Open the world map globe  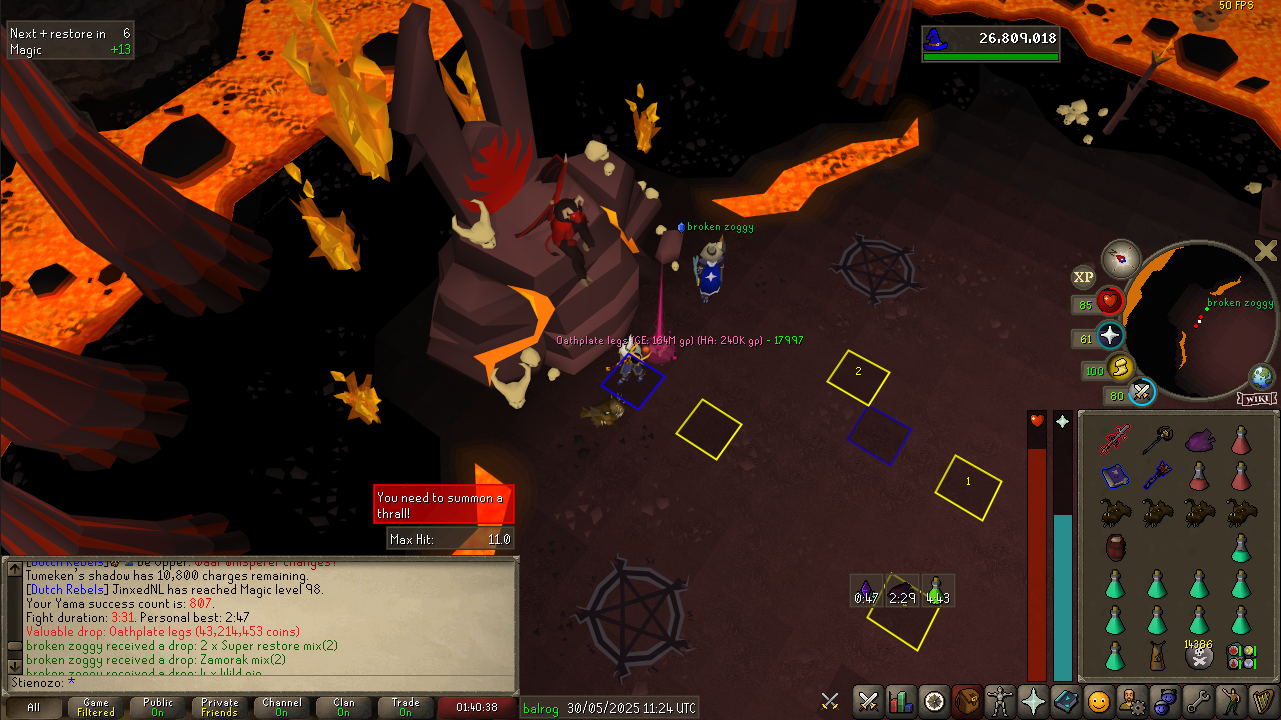[1261, 378]
